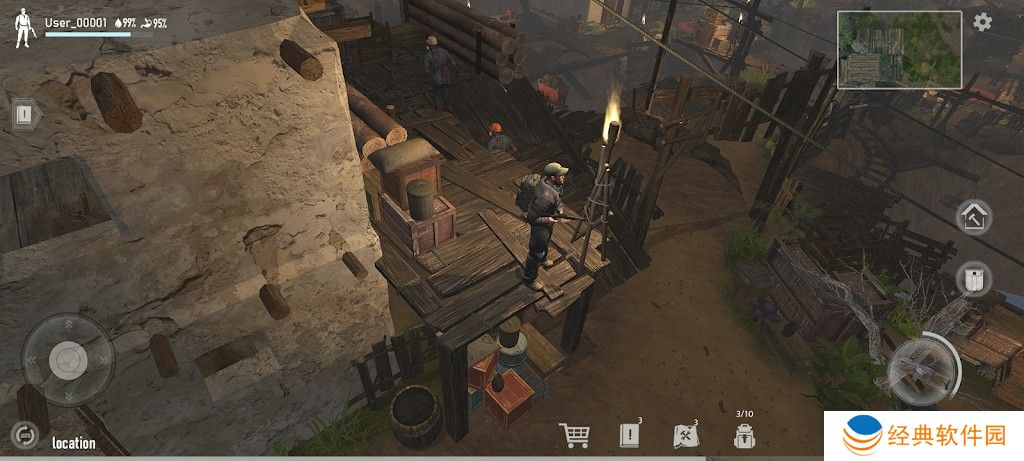Image resolution: width=1024 pixels, height=461 pixels.
Task: Tap the house building mode button
Action: [974, 217]
